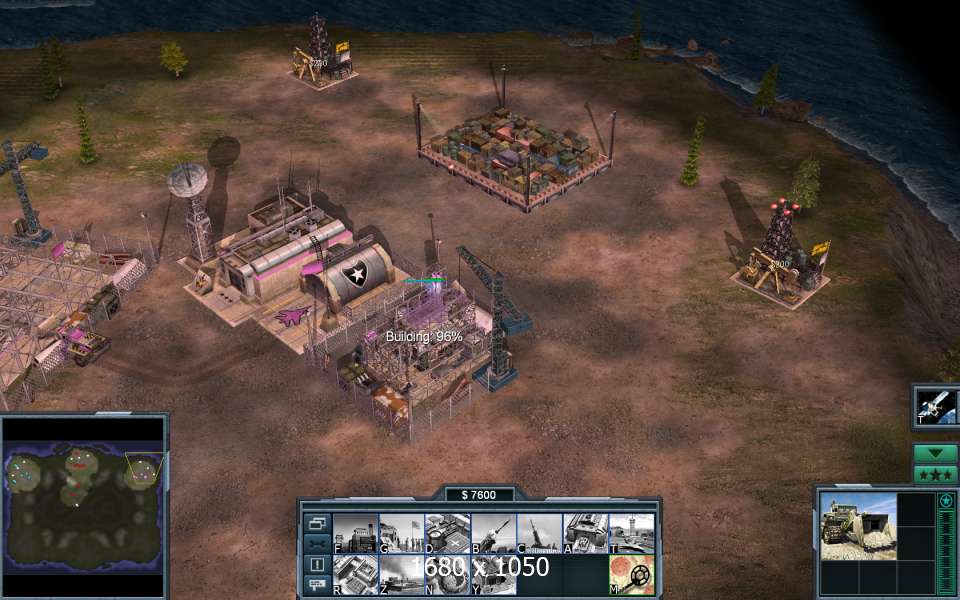Select the build icon labeled R
960x600 pixels.
(355, 574)
